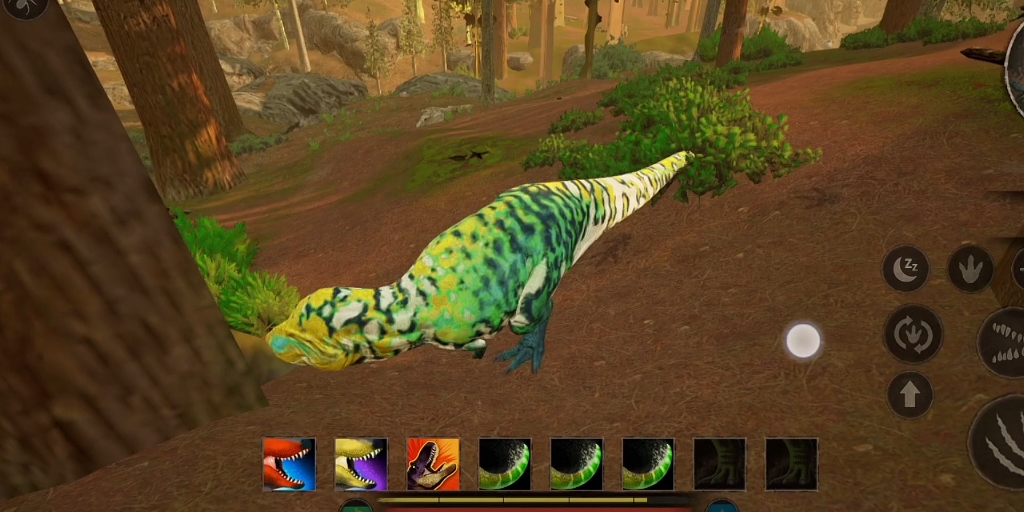Toggle the dinosaur footprint button
1024x512 pixels.
point(970,268)
